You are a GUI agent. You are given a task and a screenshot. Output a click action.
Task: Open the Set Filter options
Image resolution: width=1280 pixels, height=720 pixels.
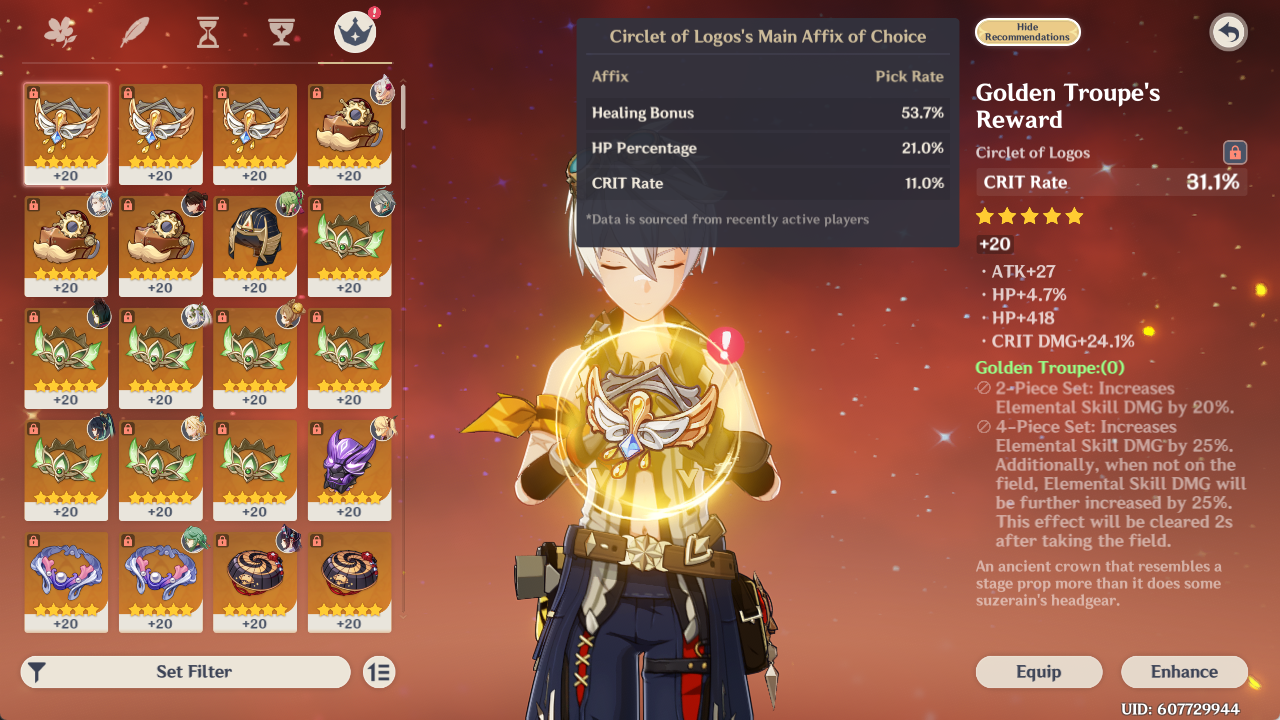pyautogui.click(x=186, y=672)
